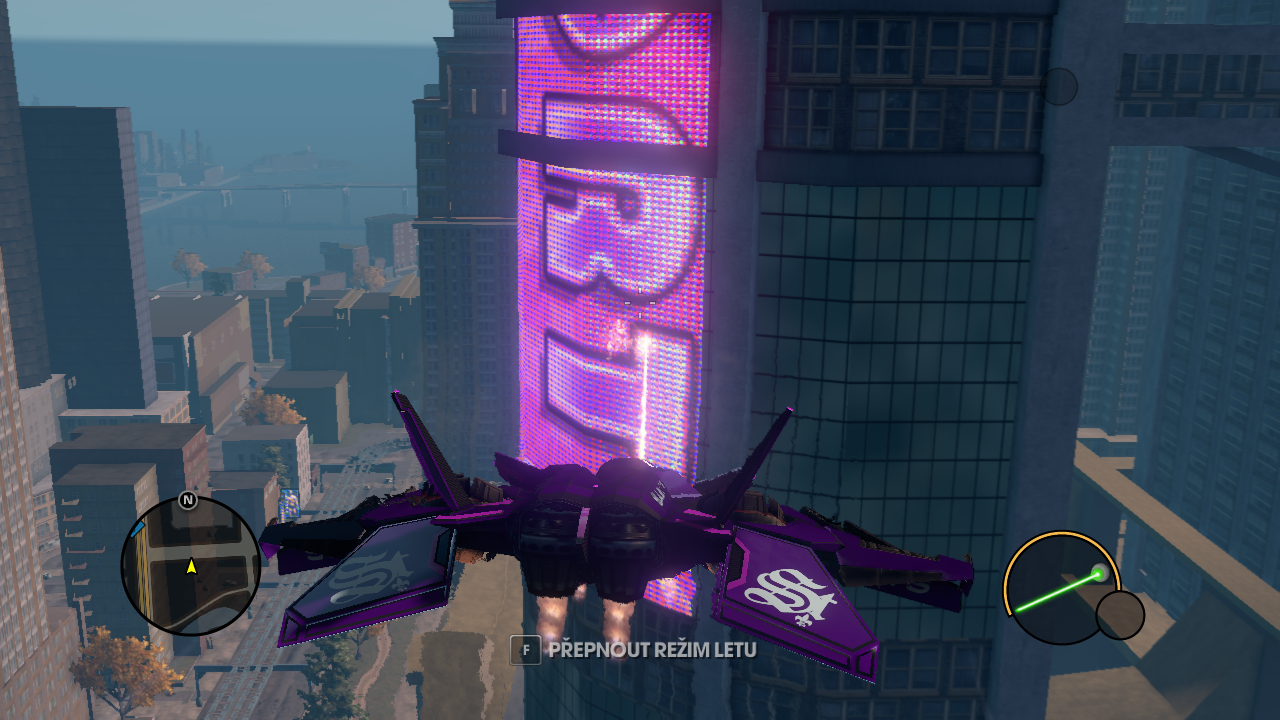Click the yellow player arrow on minimap
The width and height of the screenshot is (1280, 720).
tap(191, 567)
